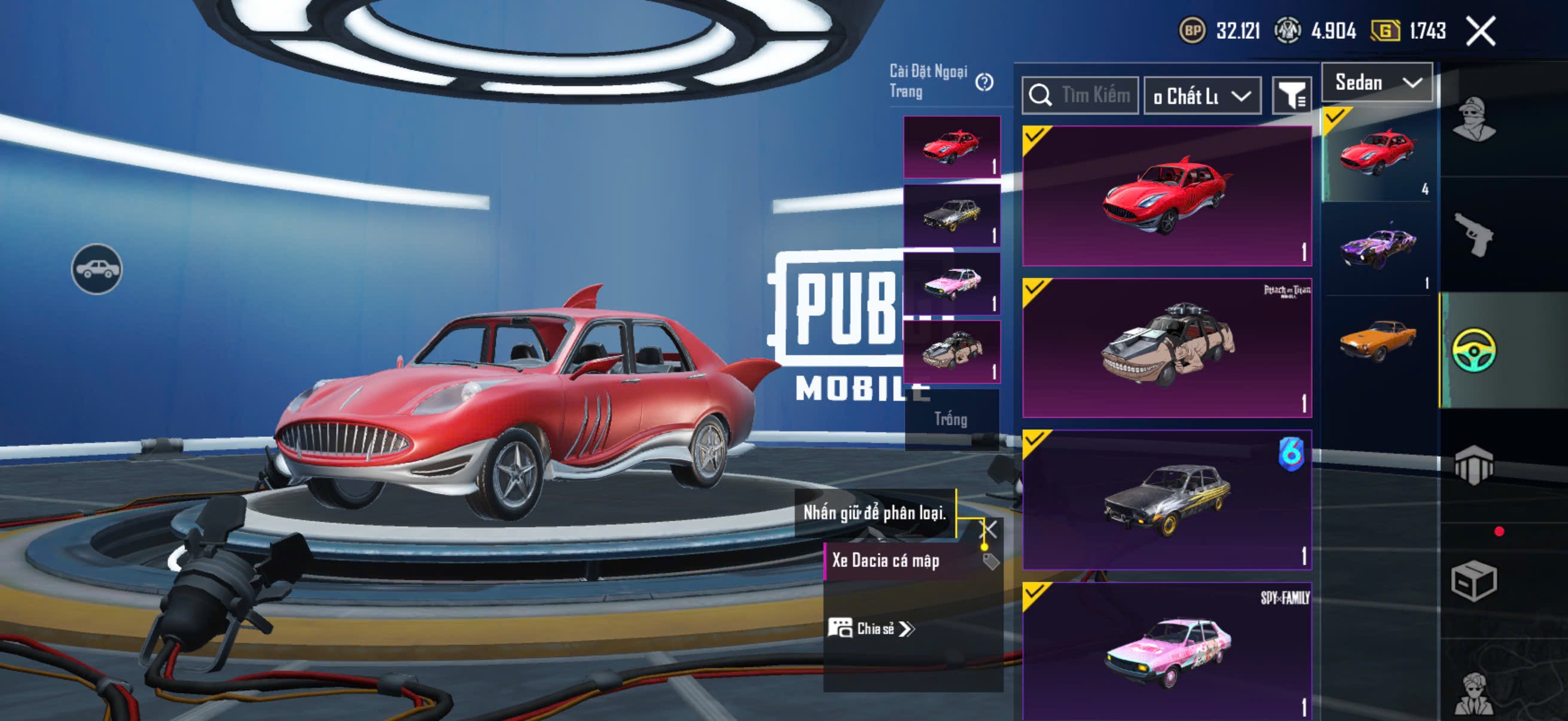Open the help icon for Cài Đặt Ngoại Trang

[984, 82]
